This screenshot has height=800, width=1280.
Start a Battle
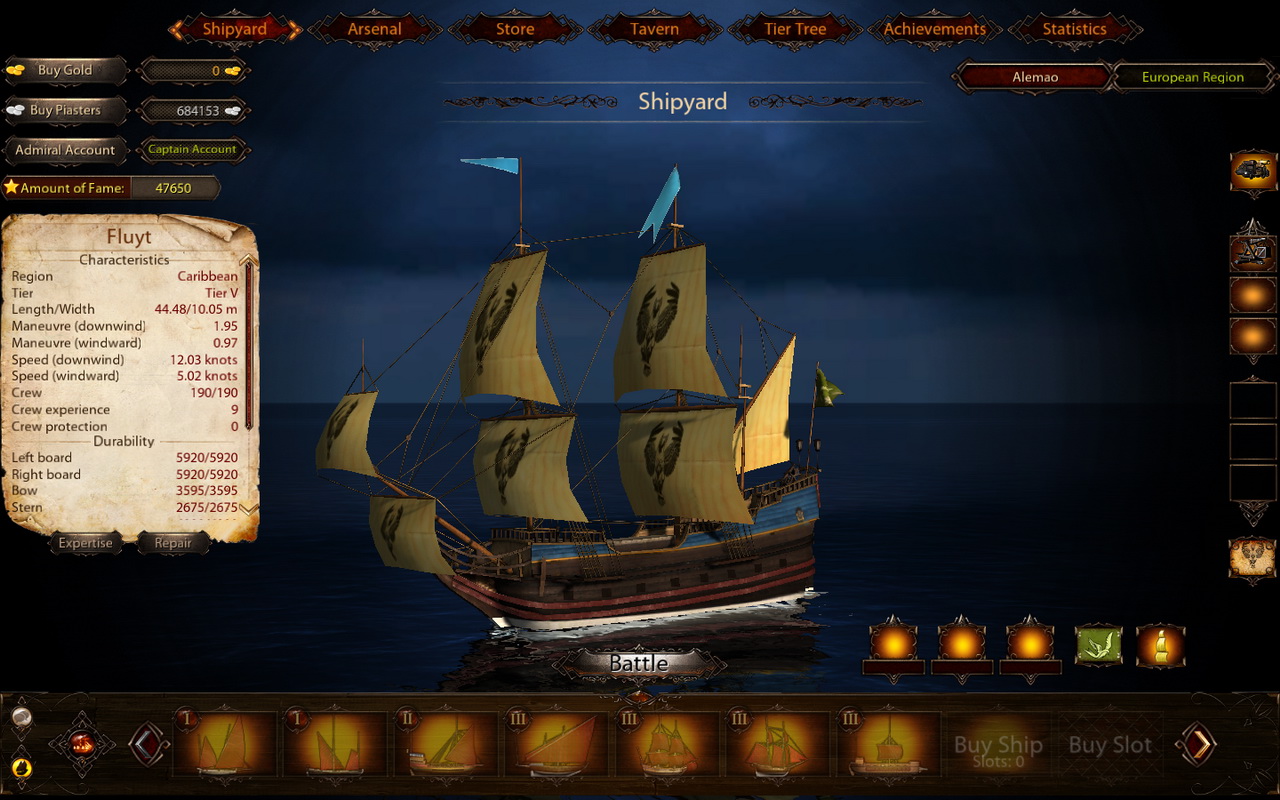coord(639,663)
